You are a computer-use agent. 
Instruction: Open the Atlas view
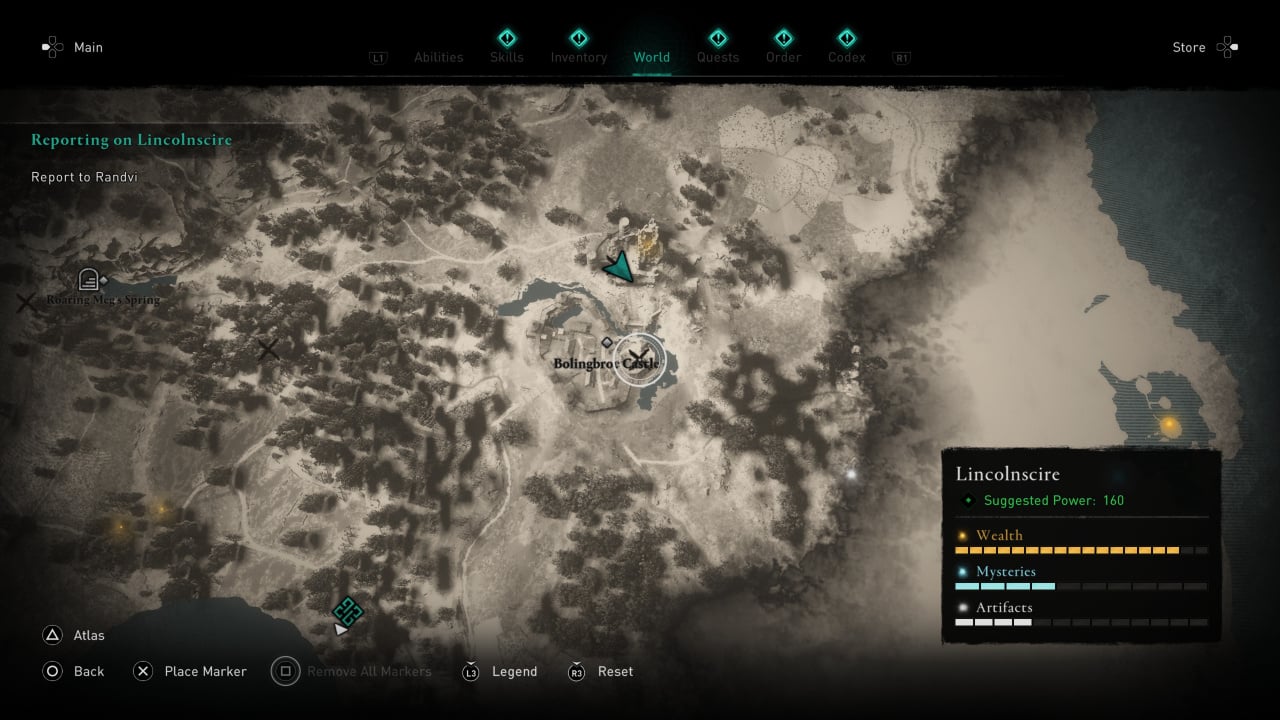pos(88,635)
